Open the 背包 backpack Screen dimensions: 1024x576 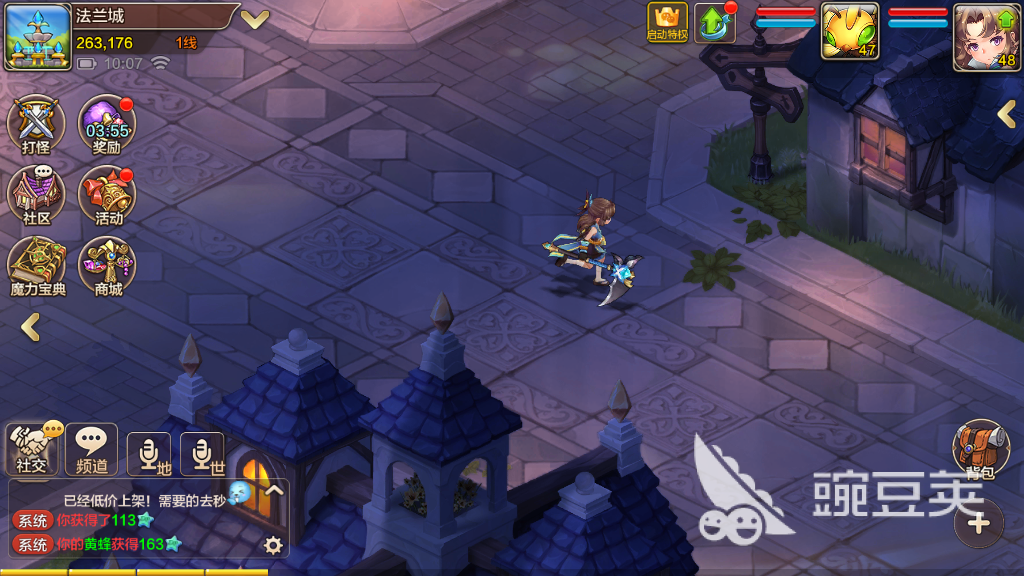[981, 448]
